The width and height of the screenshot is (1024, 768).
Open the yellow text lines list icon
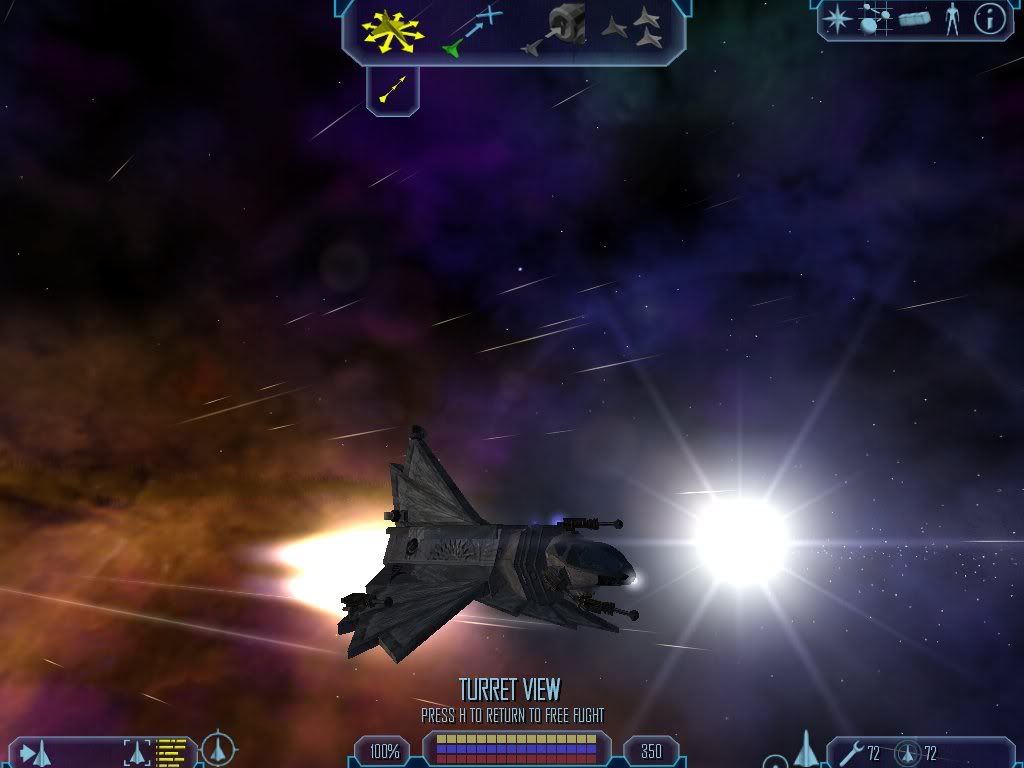click(x=172, y=751)
